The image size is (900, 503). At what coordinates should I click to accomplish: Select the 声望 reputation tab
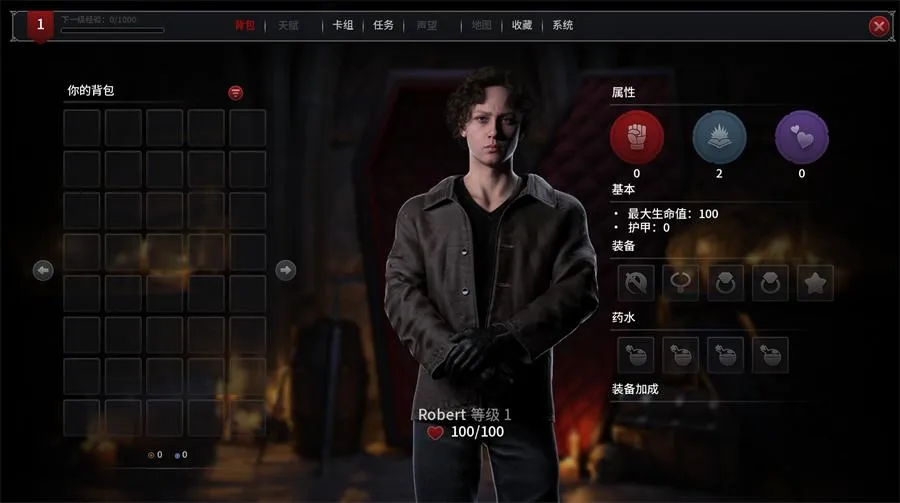(426, 26)
